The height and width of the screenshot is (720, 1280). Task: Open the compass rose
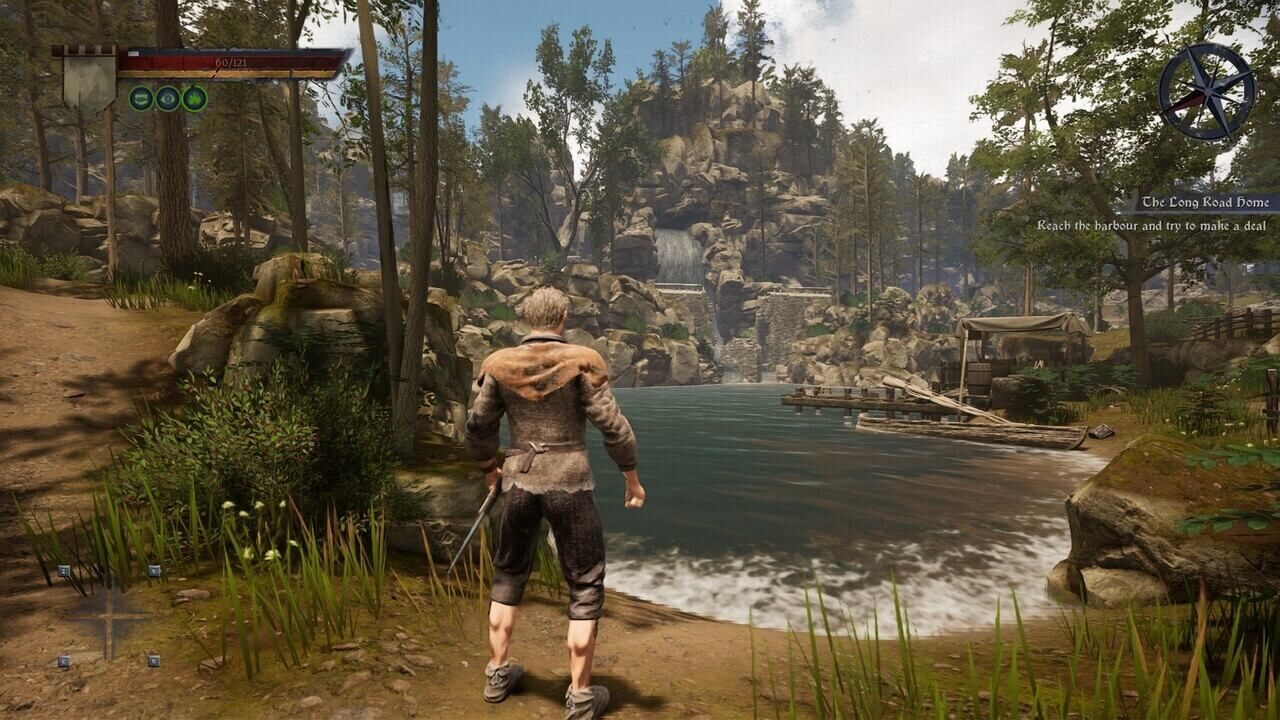(x=1206, y=90)
